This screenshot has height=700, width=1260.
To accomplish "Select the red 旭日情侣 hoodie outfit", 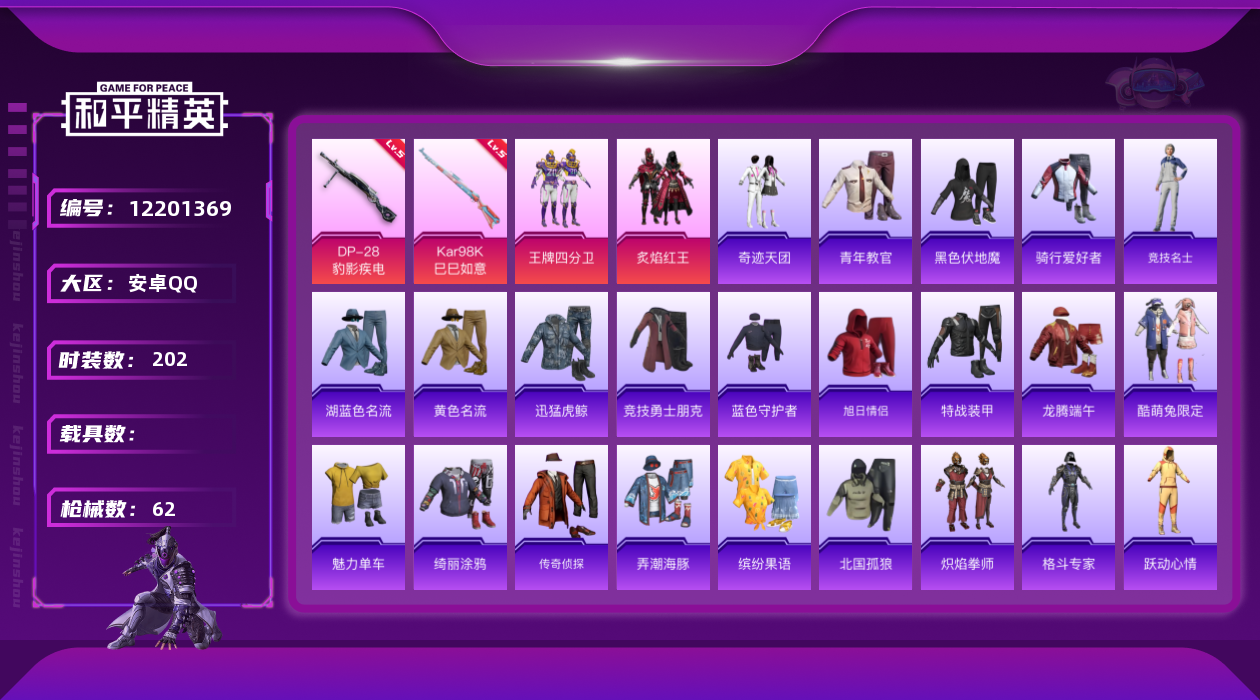I will click(x=865, y=364).
